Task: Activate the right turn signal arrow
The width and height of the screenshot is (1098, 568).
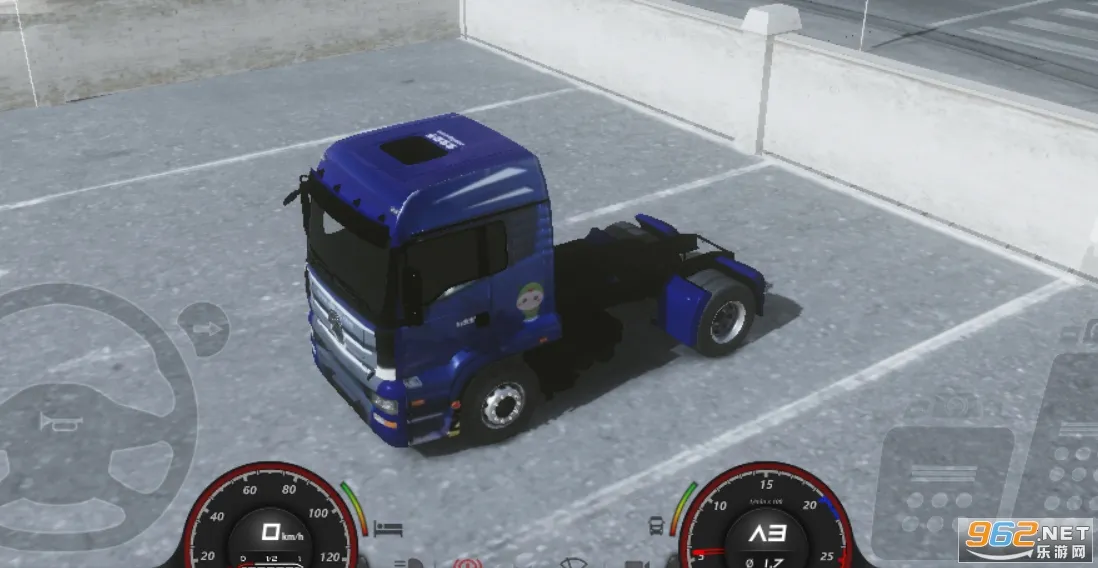Action: tap(205, 329)
